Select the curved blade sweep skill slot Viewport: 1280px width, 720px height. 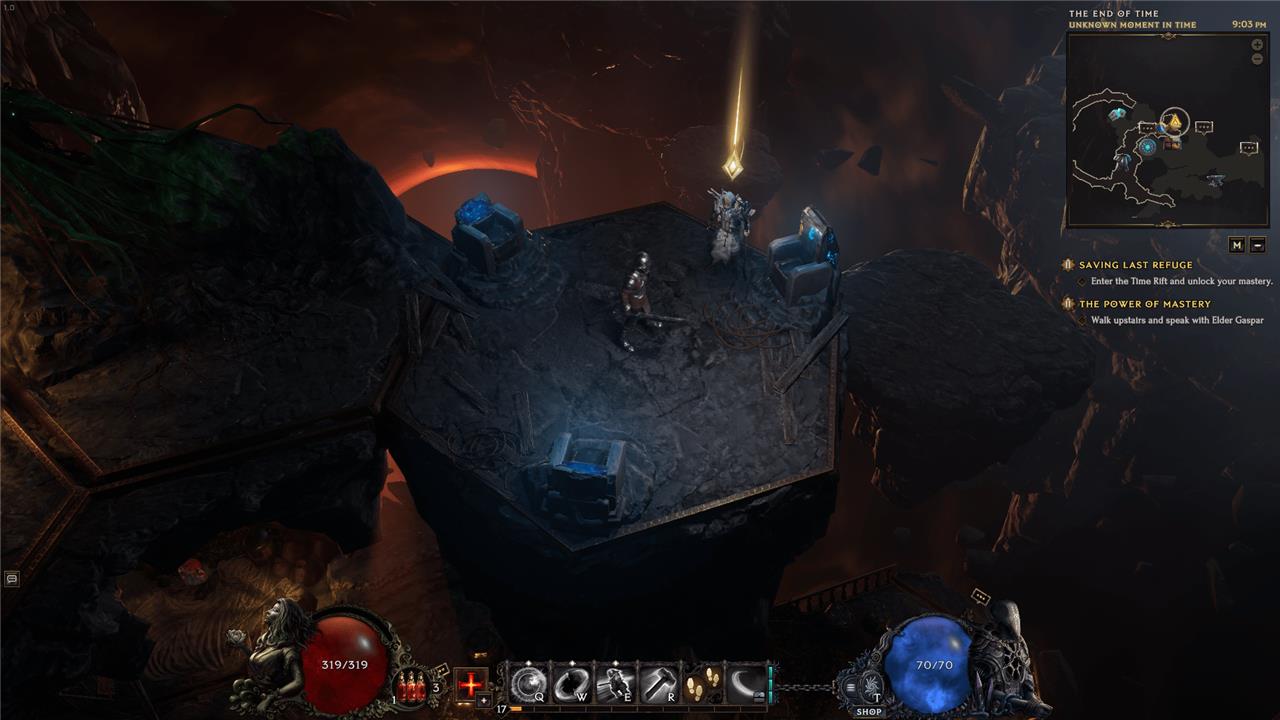tap(745, 684)
